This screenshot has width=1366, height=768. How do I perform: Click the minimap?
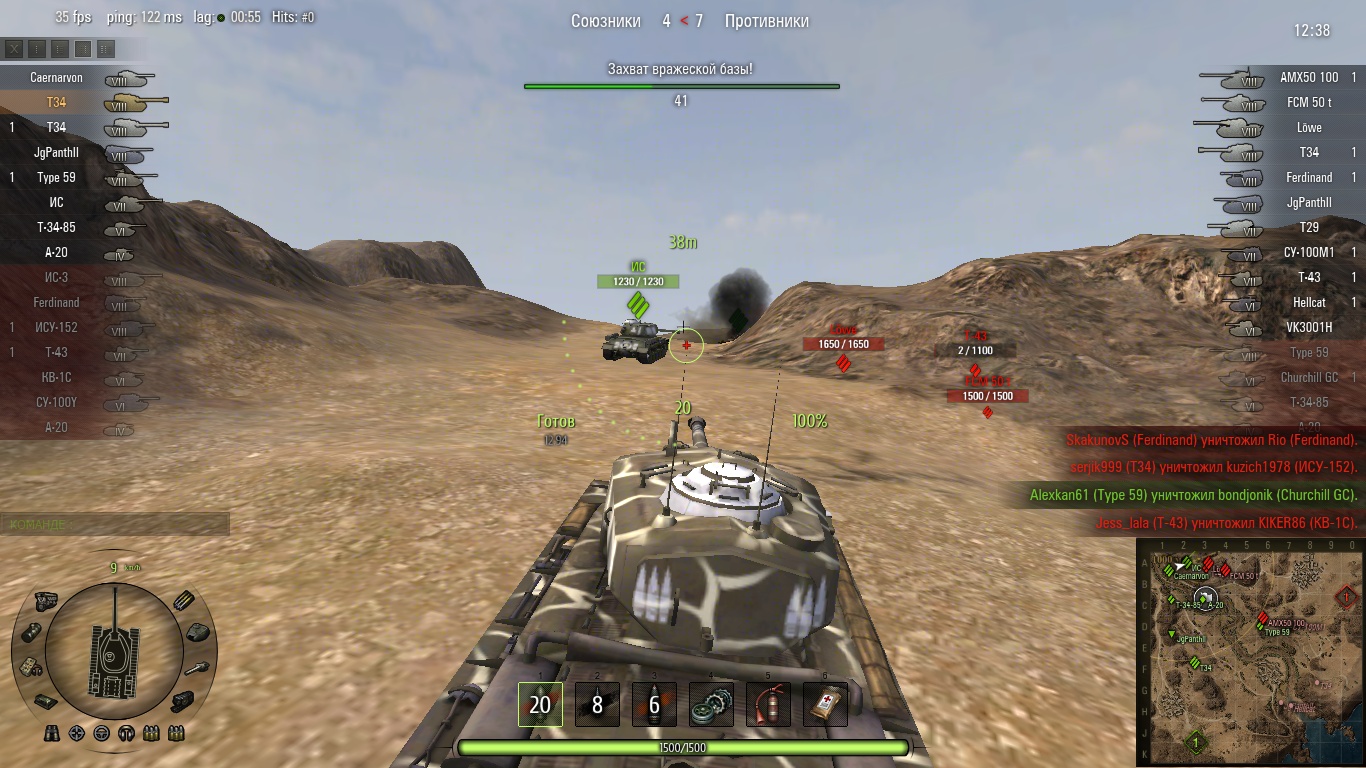click(x=1250, y=652)
